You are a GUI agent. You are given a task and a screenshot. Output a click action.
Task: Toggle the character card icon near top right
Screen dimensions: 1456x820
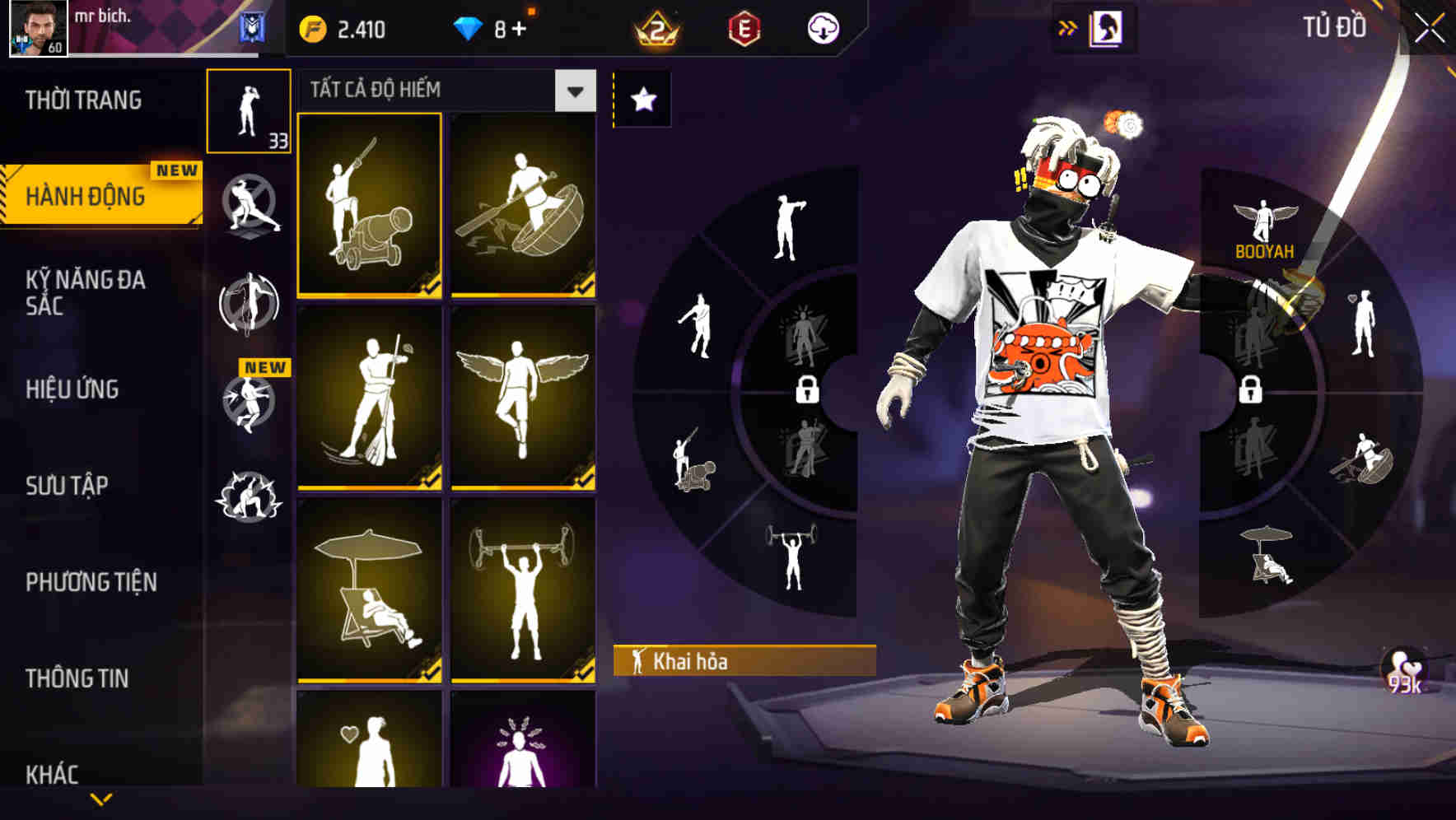coord(1105,26)
